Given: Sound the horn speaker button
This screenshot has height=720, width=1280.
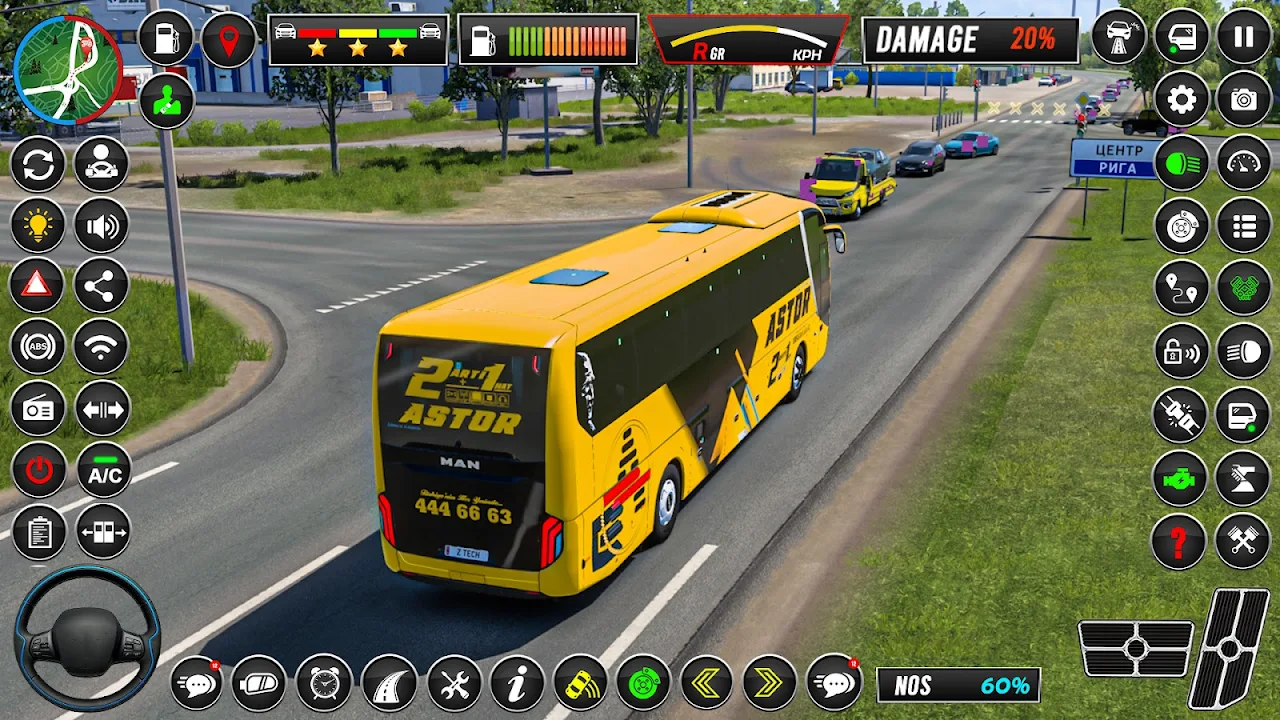Looking at the screenshot, I should pyautogui.click(x=101, y=225).
